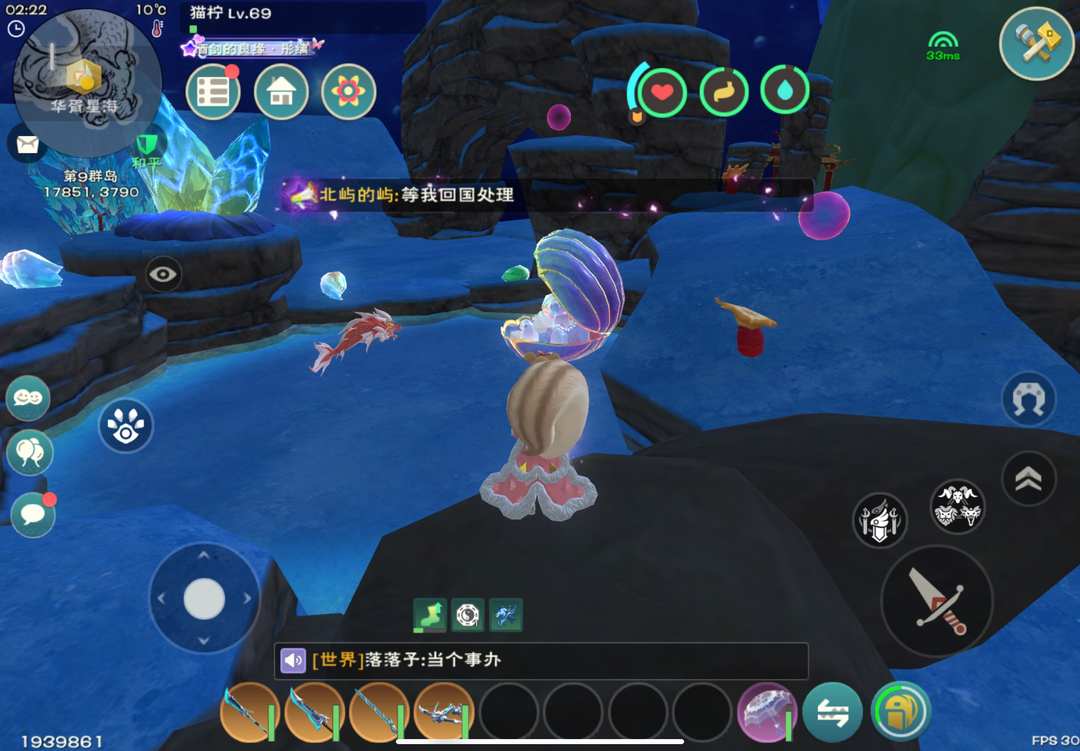The width and height of the screenshot is (1080, 751).
Task: Activate the three beast heads skill
Action: [x=957, y=507]
